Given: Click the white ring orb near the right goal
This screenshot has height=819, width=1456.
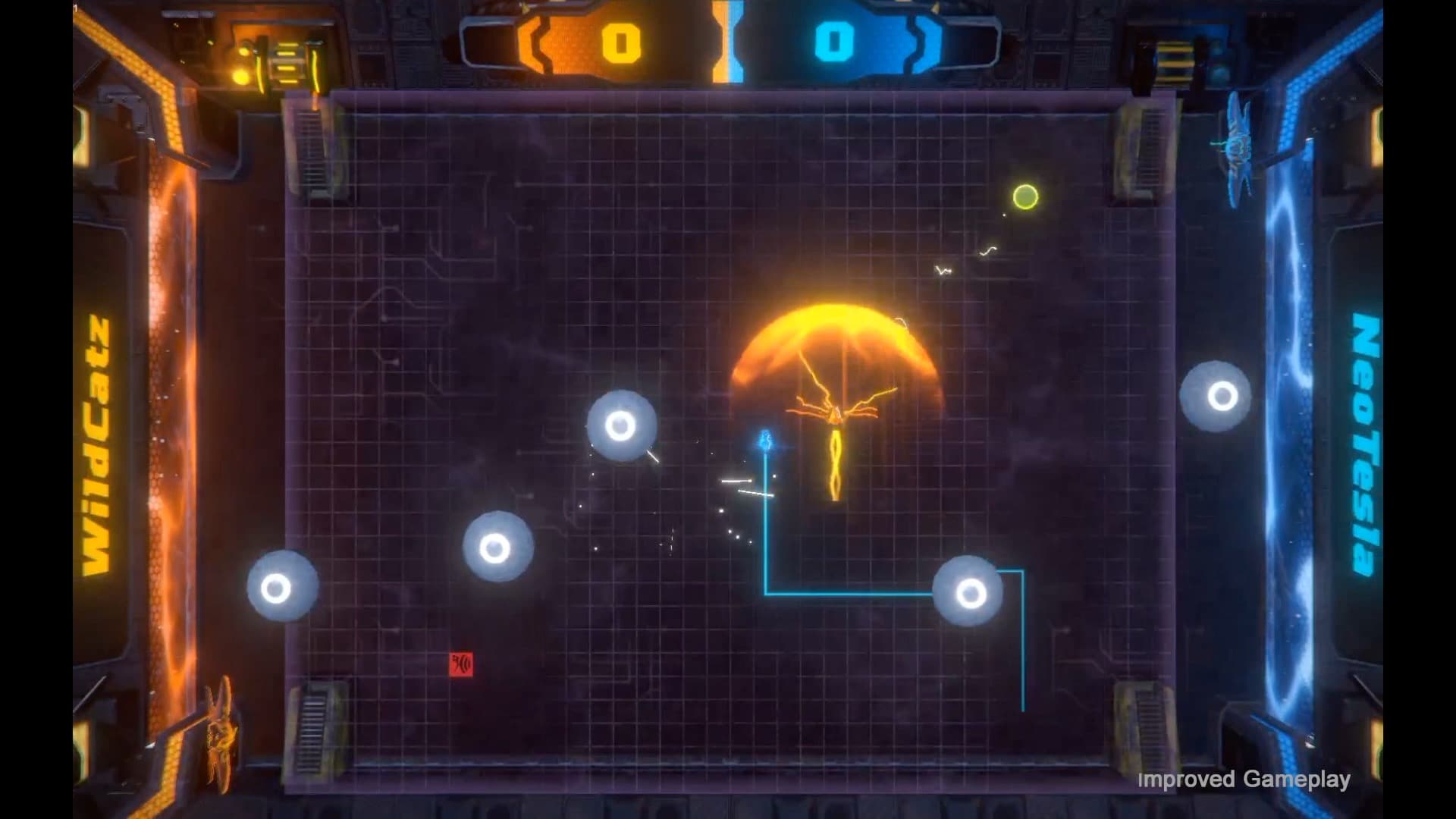Looking at the screenshot, I should [x=1219, y=394].
